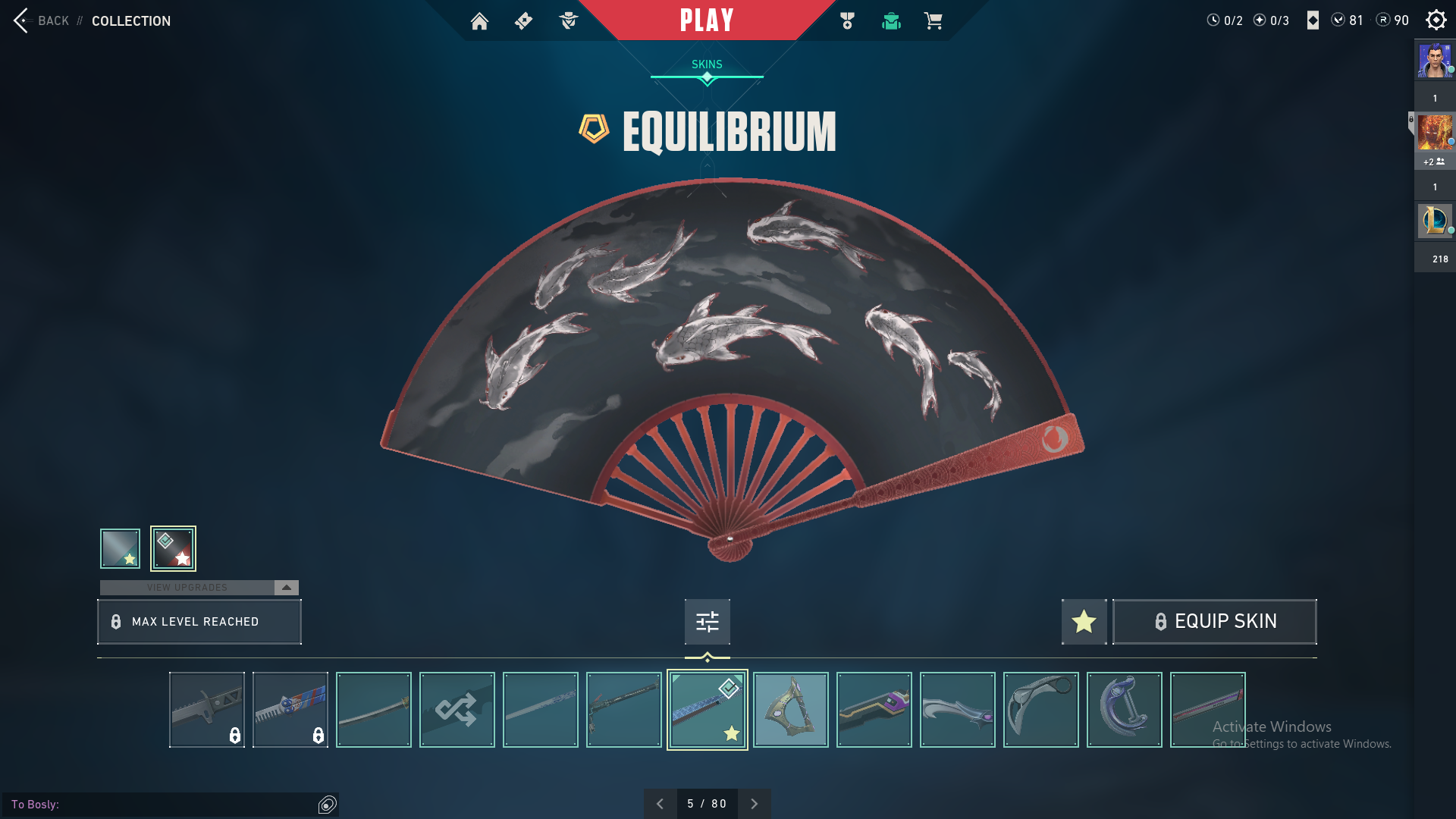Toggle the favorite star button
The image size is (1456, 819).
click(x=1084, y=622)
